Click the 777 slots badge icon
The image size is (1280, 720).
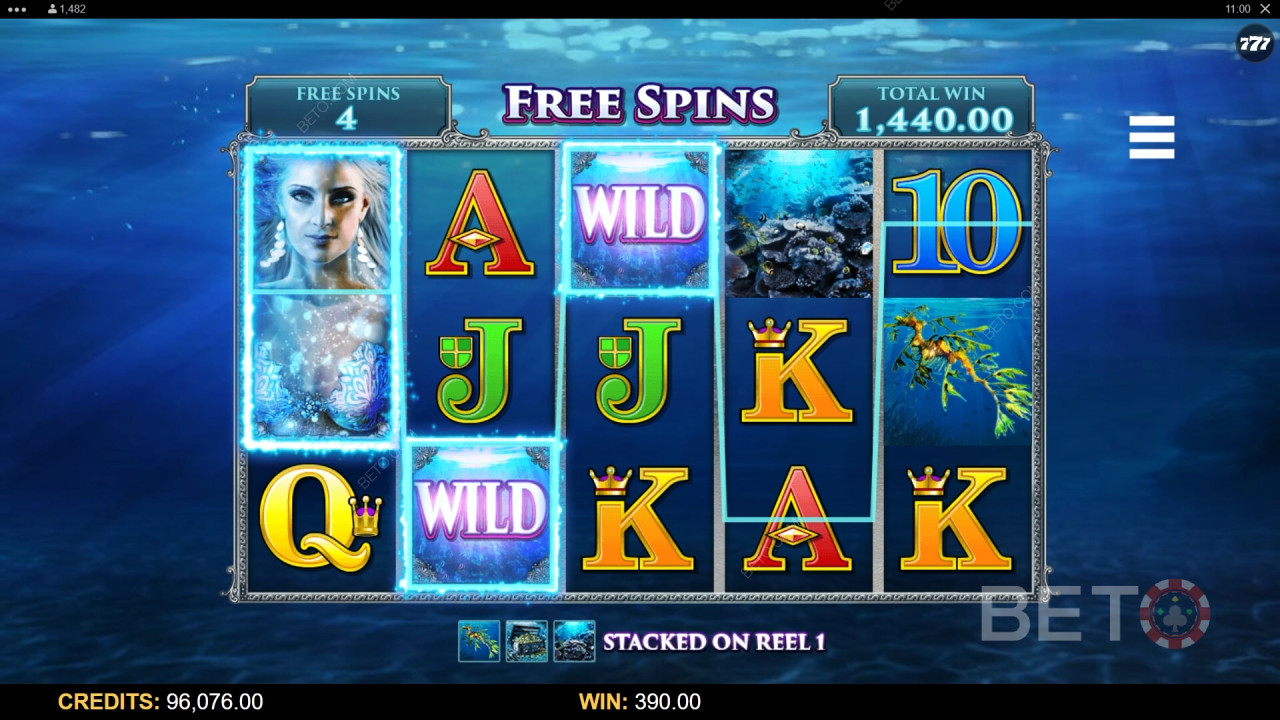(x=1254, y=44)
